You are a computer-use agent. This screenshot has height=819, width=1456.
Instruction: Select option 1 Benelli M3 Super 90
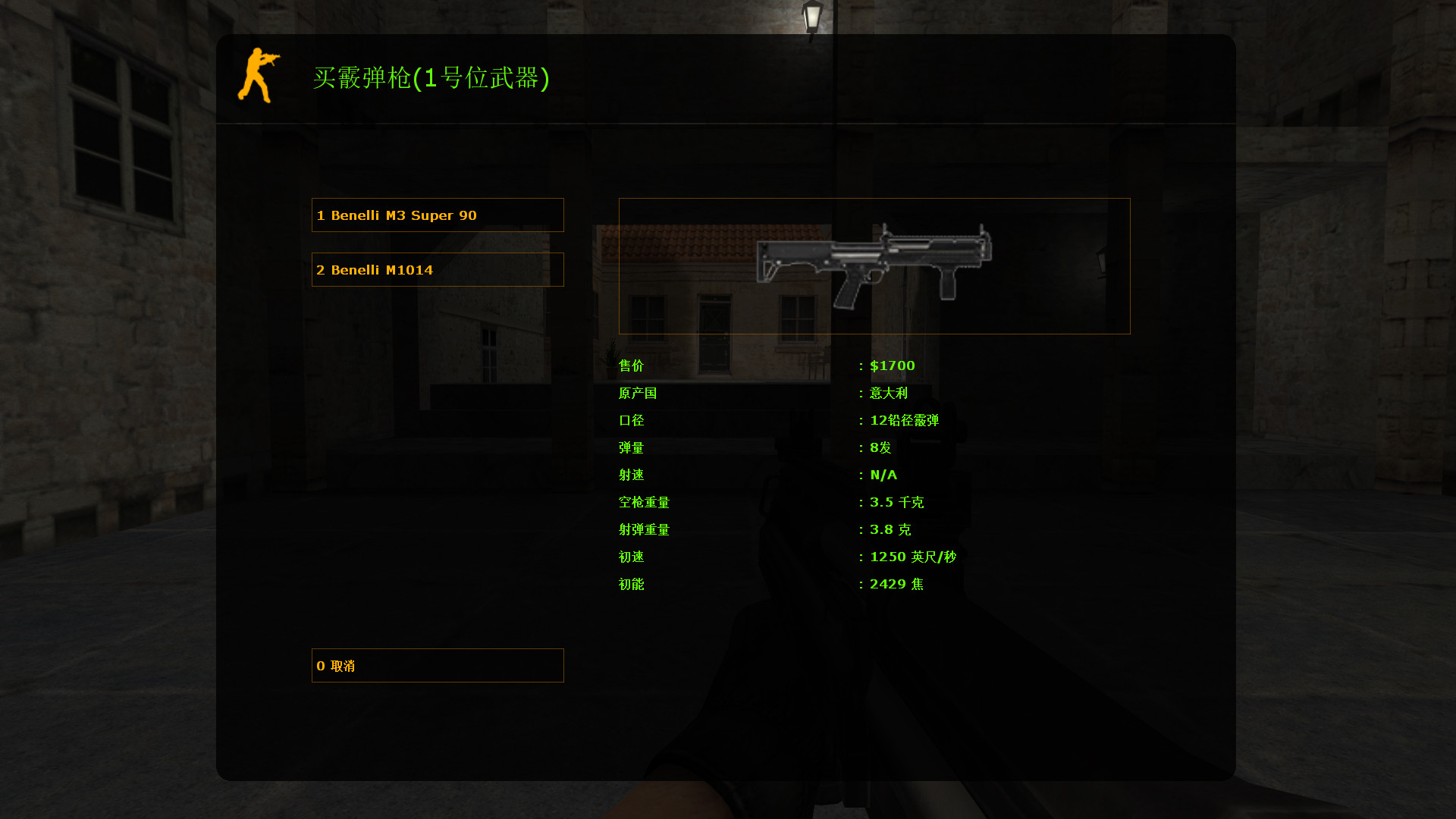point(438,215)
